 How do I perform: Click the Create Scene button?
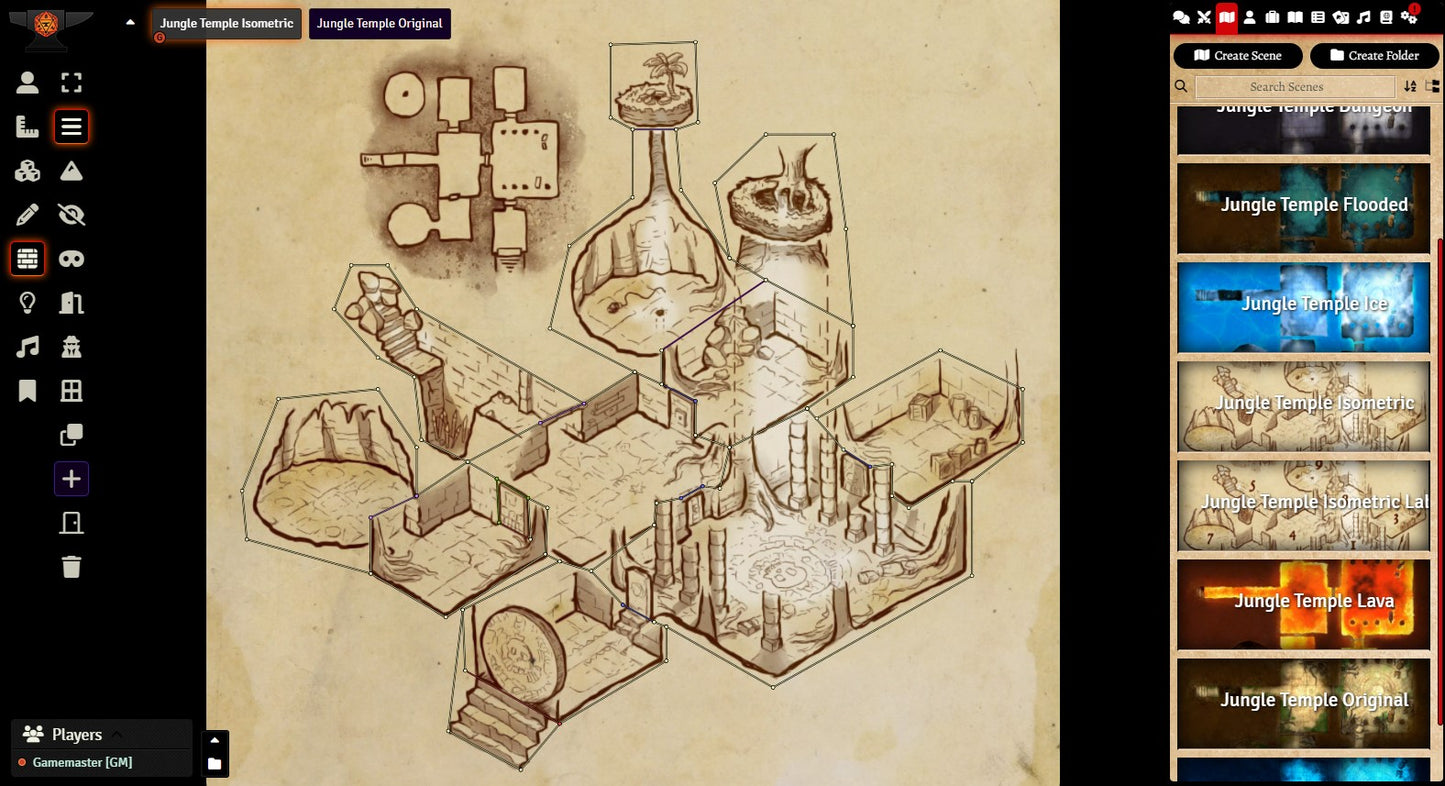1237,56
